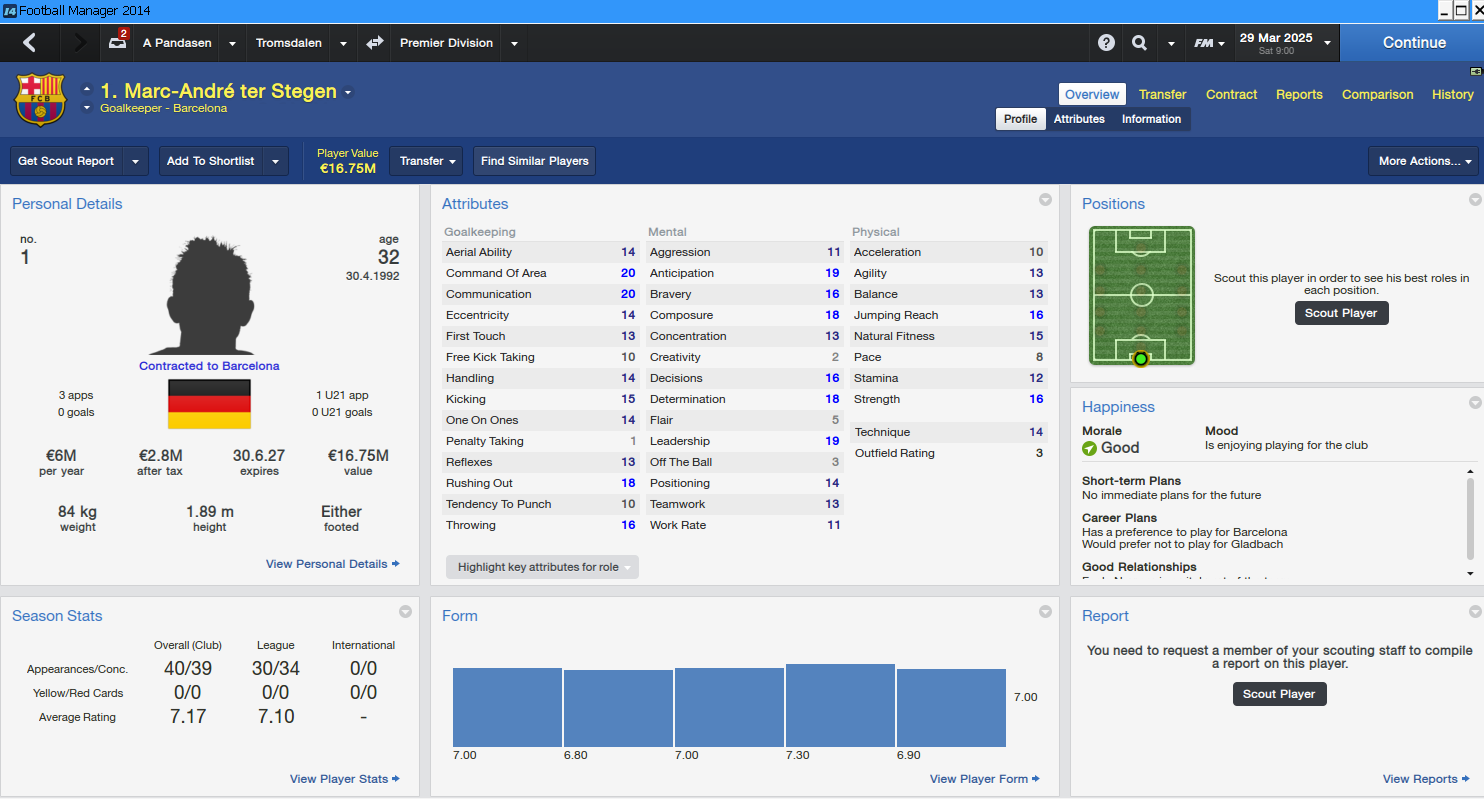Show the Reports tab
The width and height of the screenshot is (1484, 800).
(x=1299, y=94)
